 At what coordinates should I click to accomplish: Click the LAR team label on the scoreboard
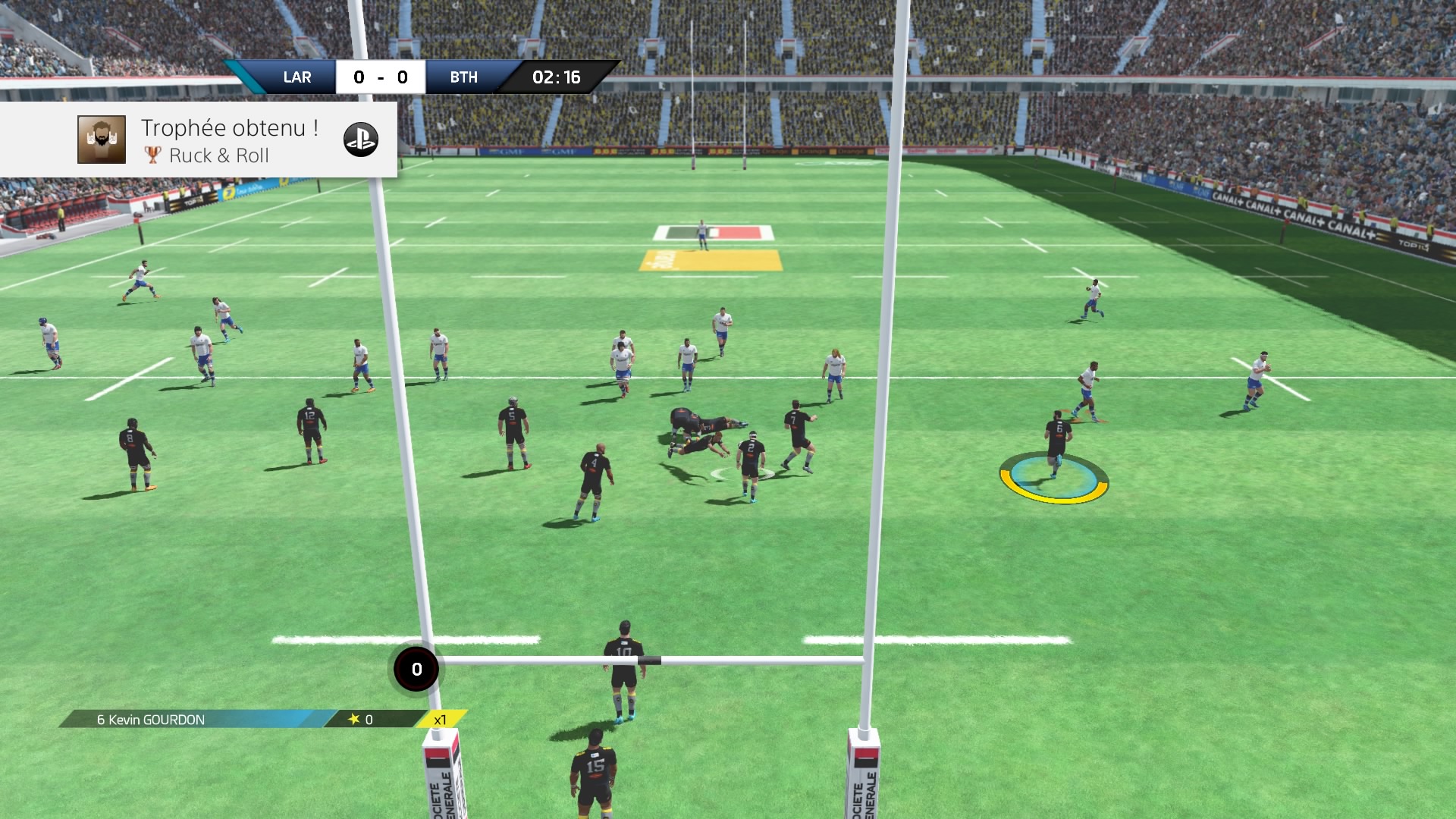tap(298, 77)
